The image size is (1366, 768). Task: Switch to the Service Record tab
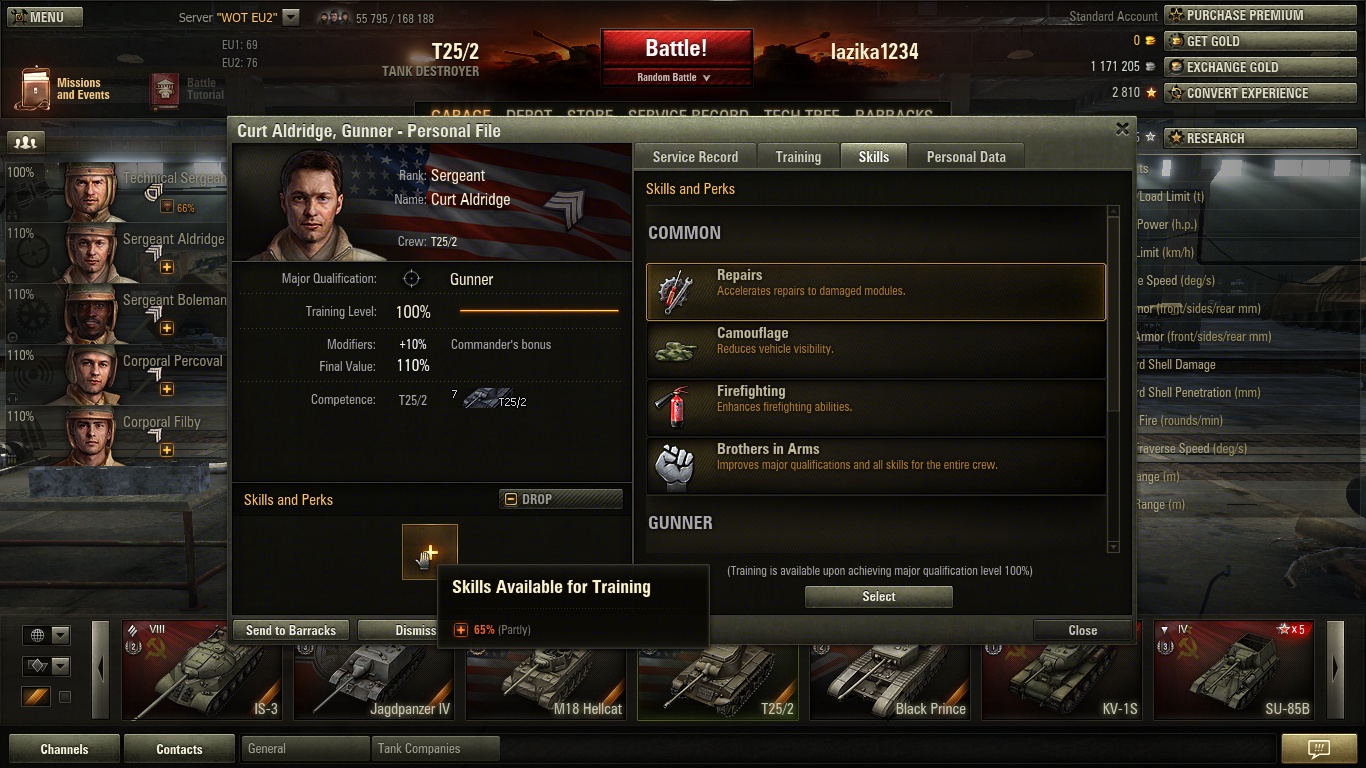(695, 157)
